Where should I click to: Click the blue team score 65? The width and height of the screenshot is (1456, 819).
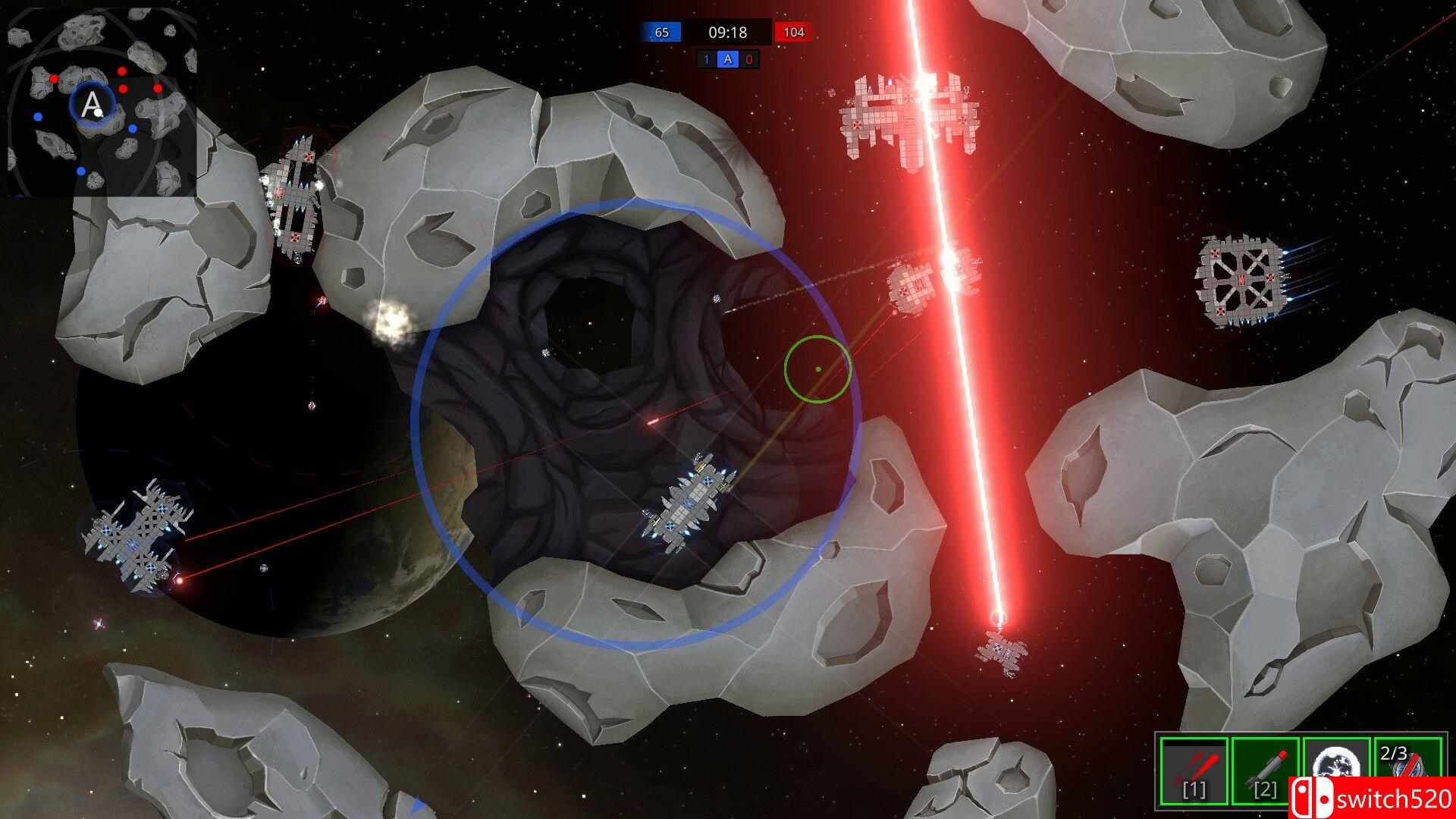661,33
